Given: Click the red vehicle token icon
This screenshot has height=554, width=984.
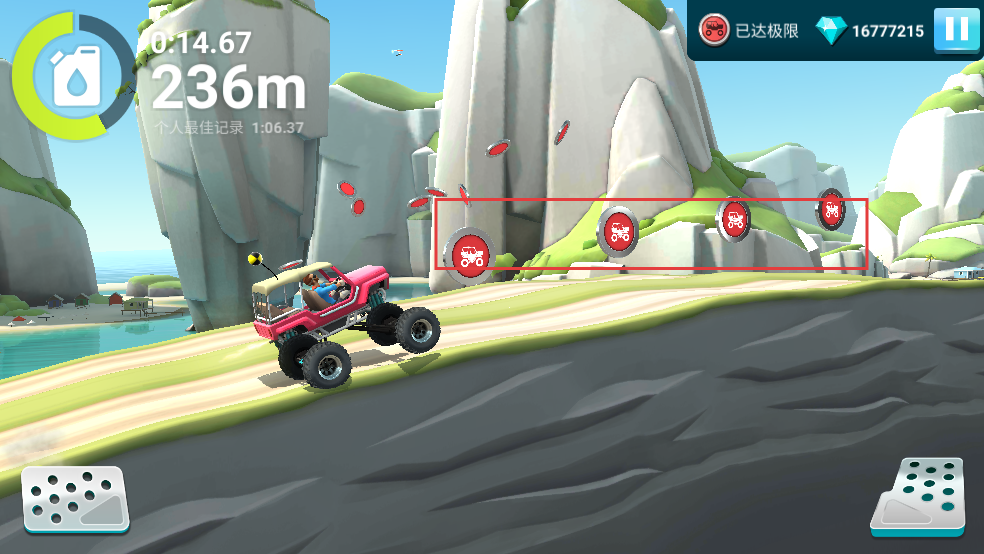Looking at the screenshot, I should pos(714,29).
